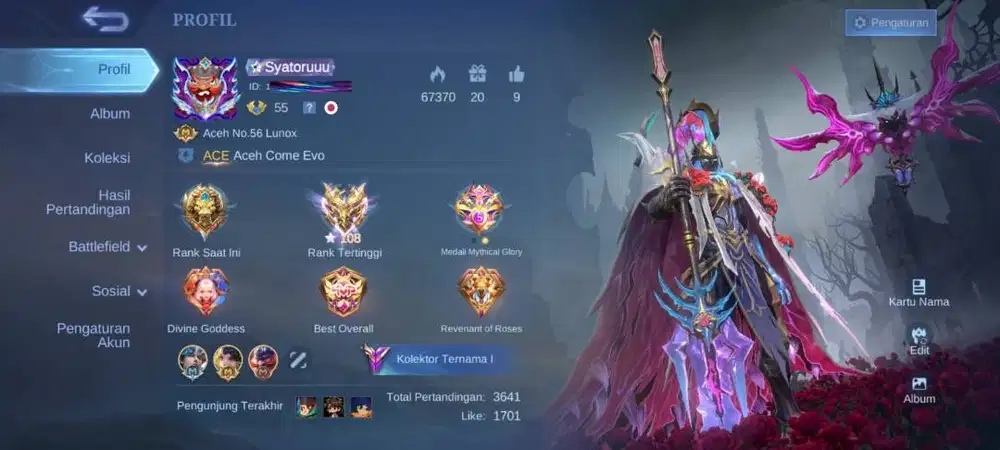
Task: Open the Medali Mythical Glory medal
Action: pos(480,209)
